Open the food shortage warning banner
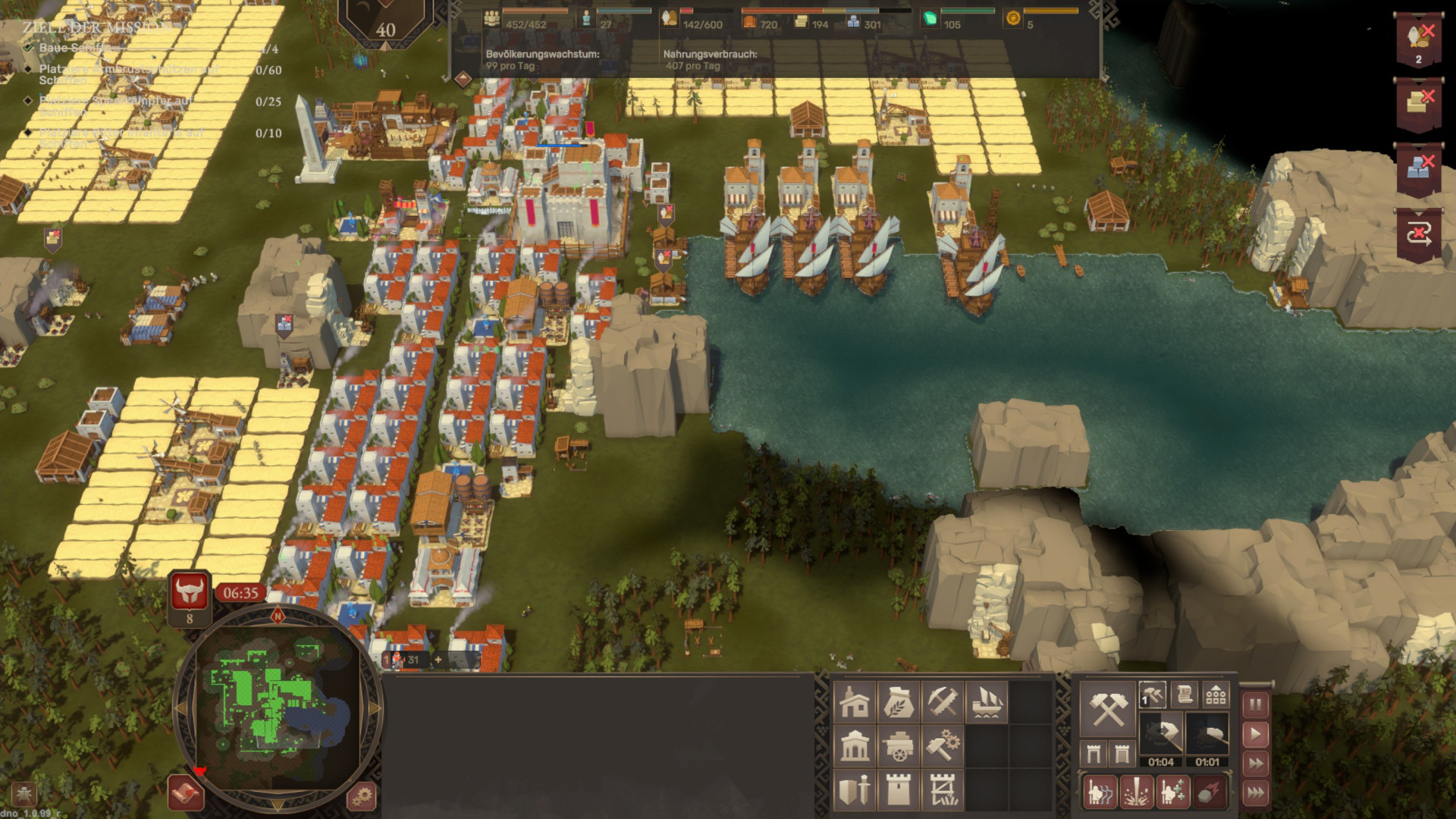 point(1419,39)
